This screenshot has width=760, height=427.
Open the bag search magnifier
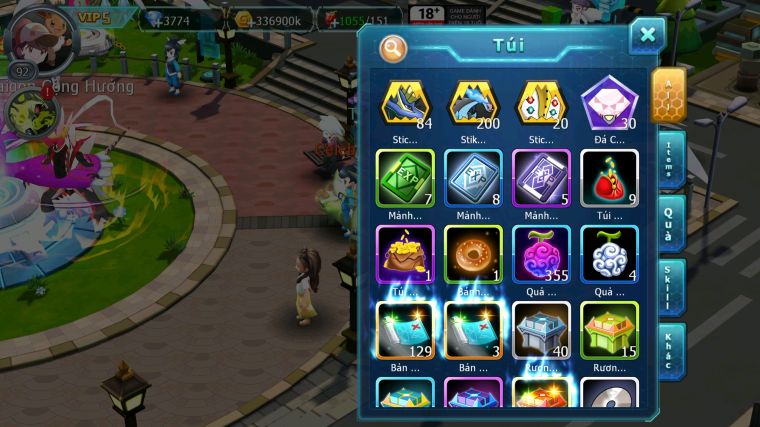(393, 47)
